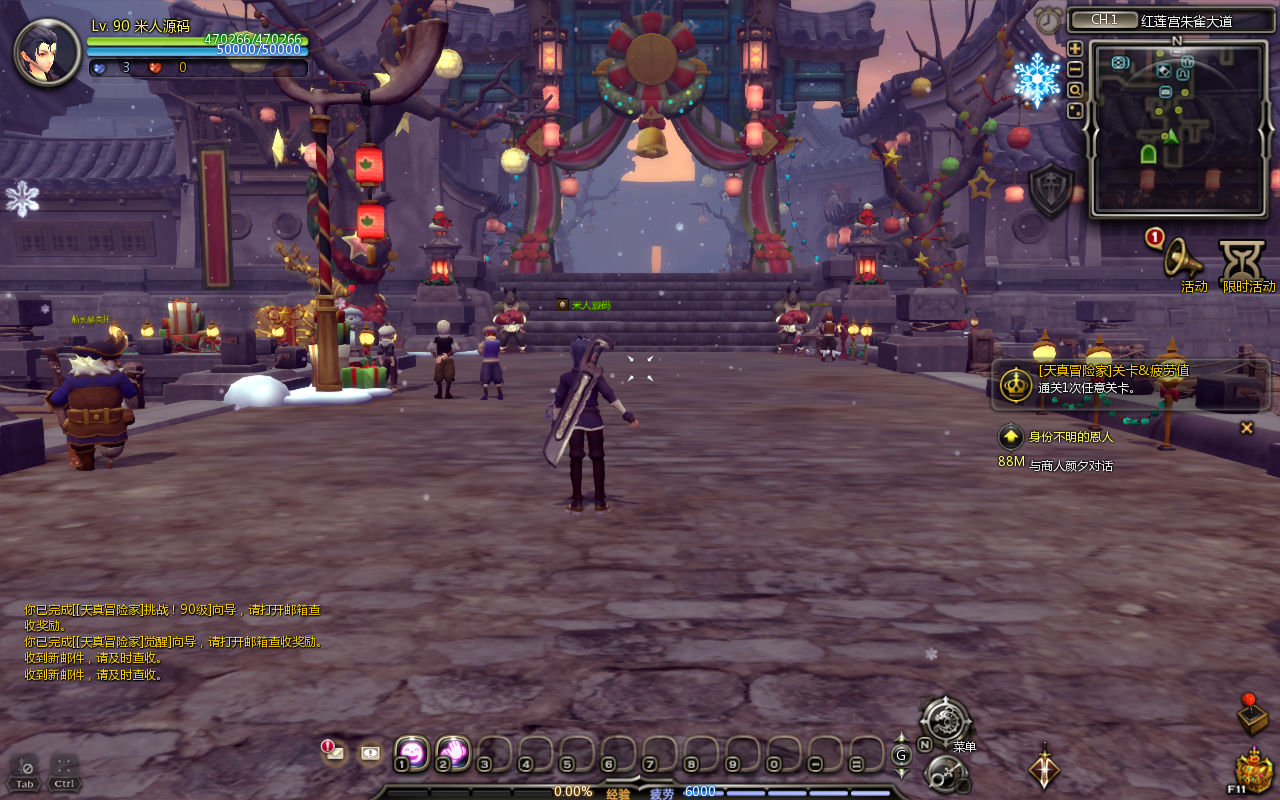Click the blue snowflake event icon
The image size is (1280, 800).
point(1036,80)
